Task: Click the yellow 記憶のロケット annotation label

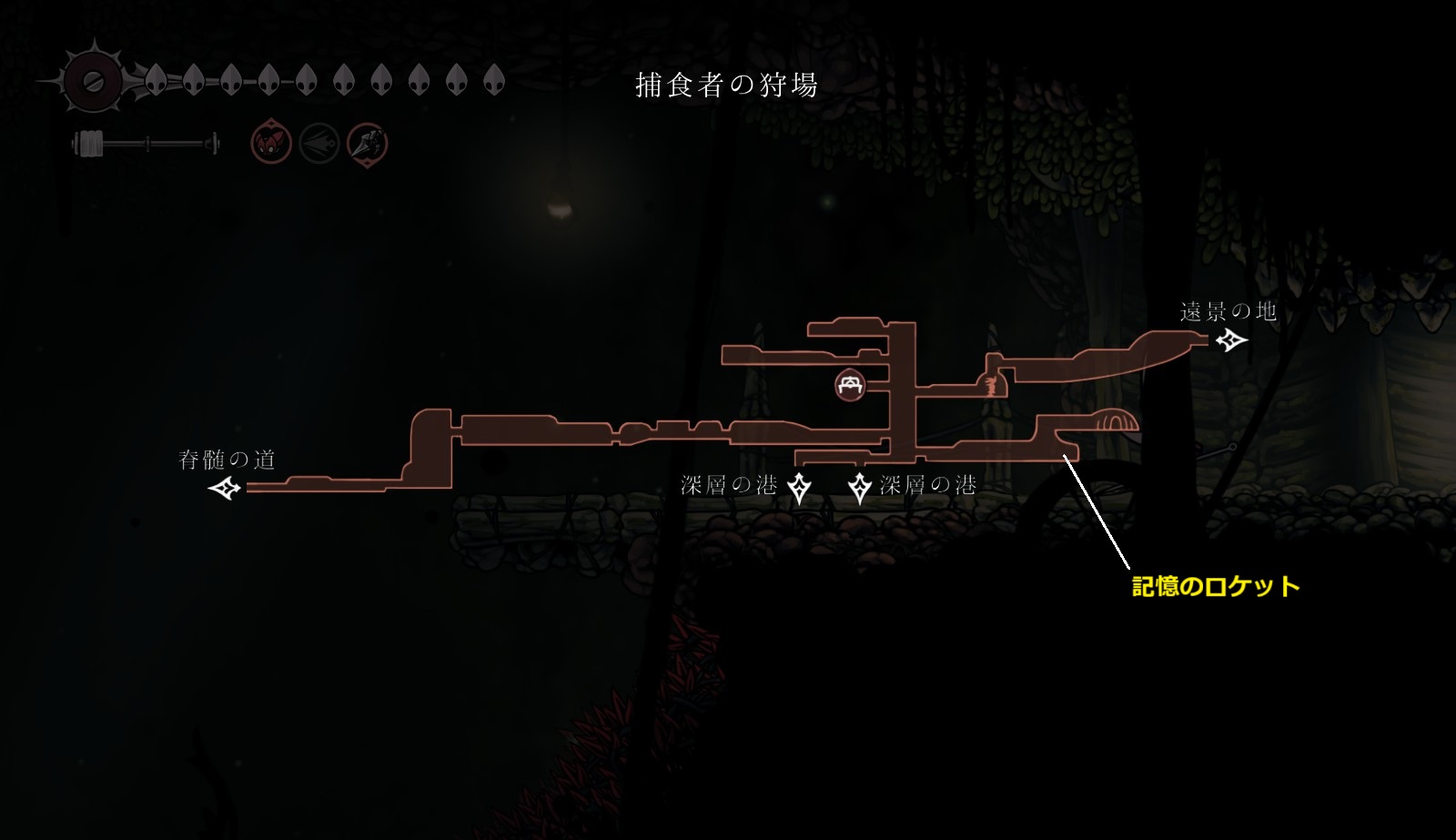Action: pos(1215,587)
